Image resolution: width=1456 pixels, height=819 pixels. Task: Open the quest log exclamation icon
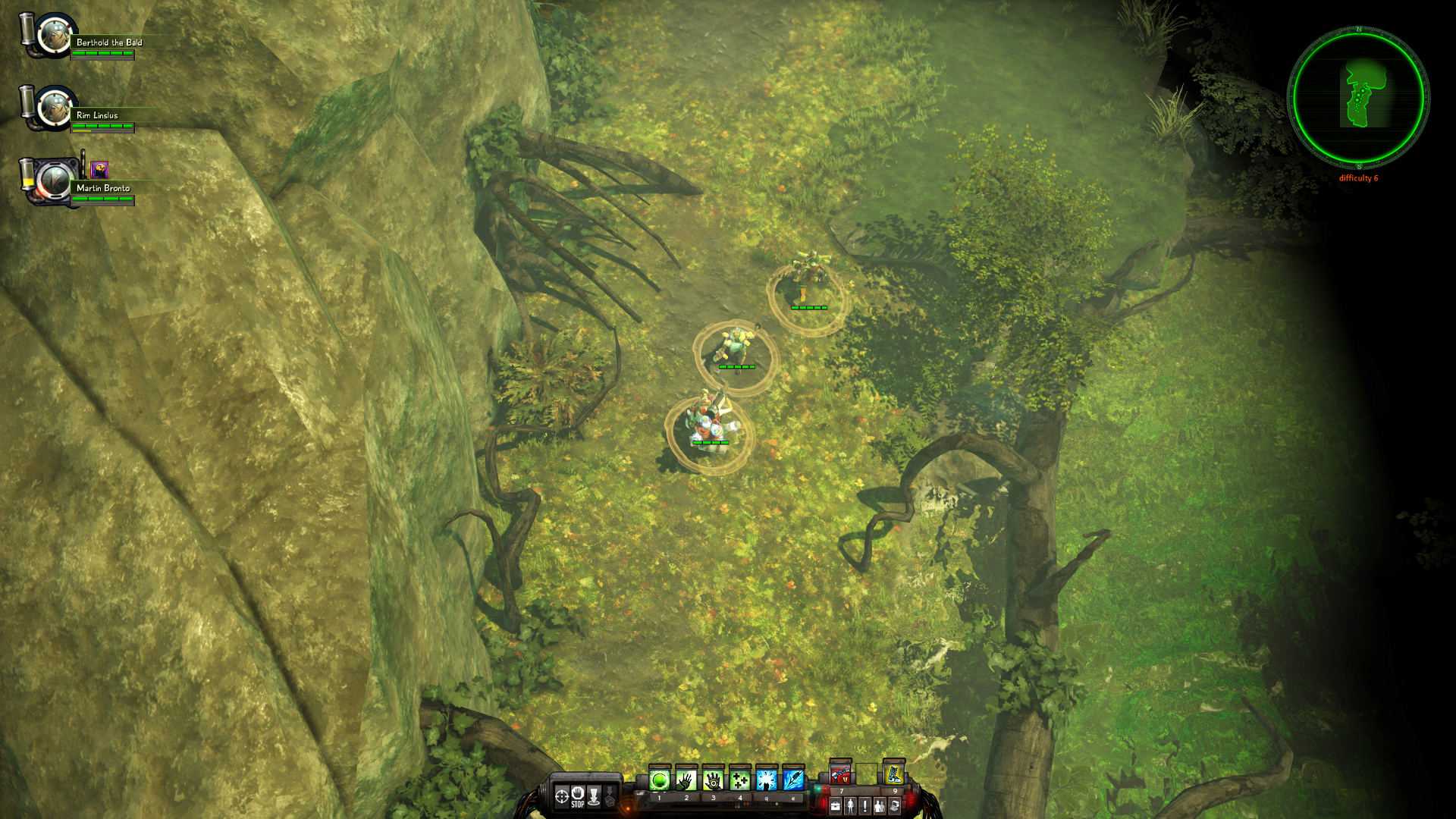pyautogui.click(x=865, y=805)
